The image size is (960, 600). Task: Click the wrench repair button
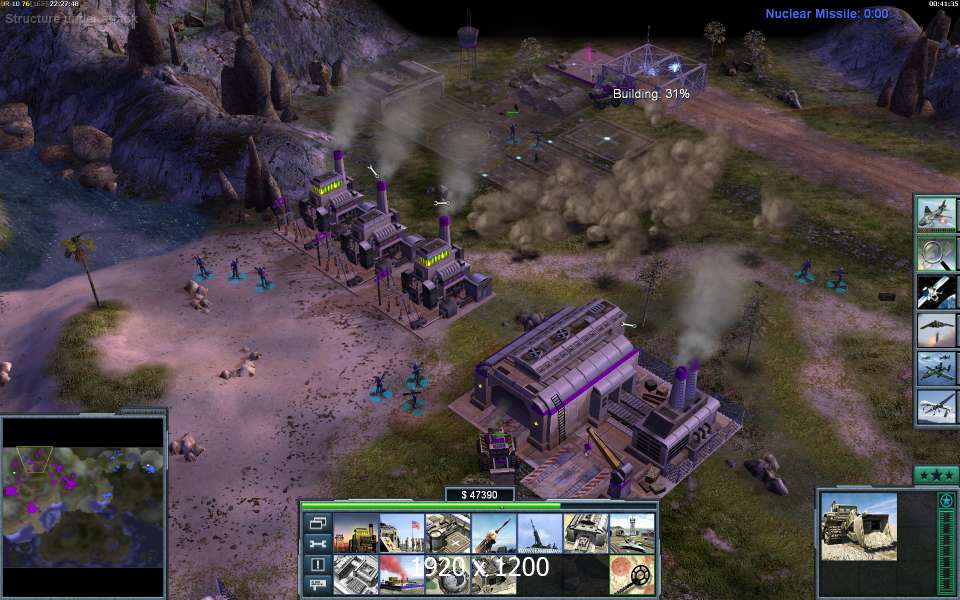coord(317,544)
